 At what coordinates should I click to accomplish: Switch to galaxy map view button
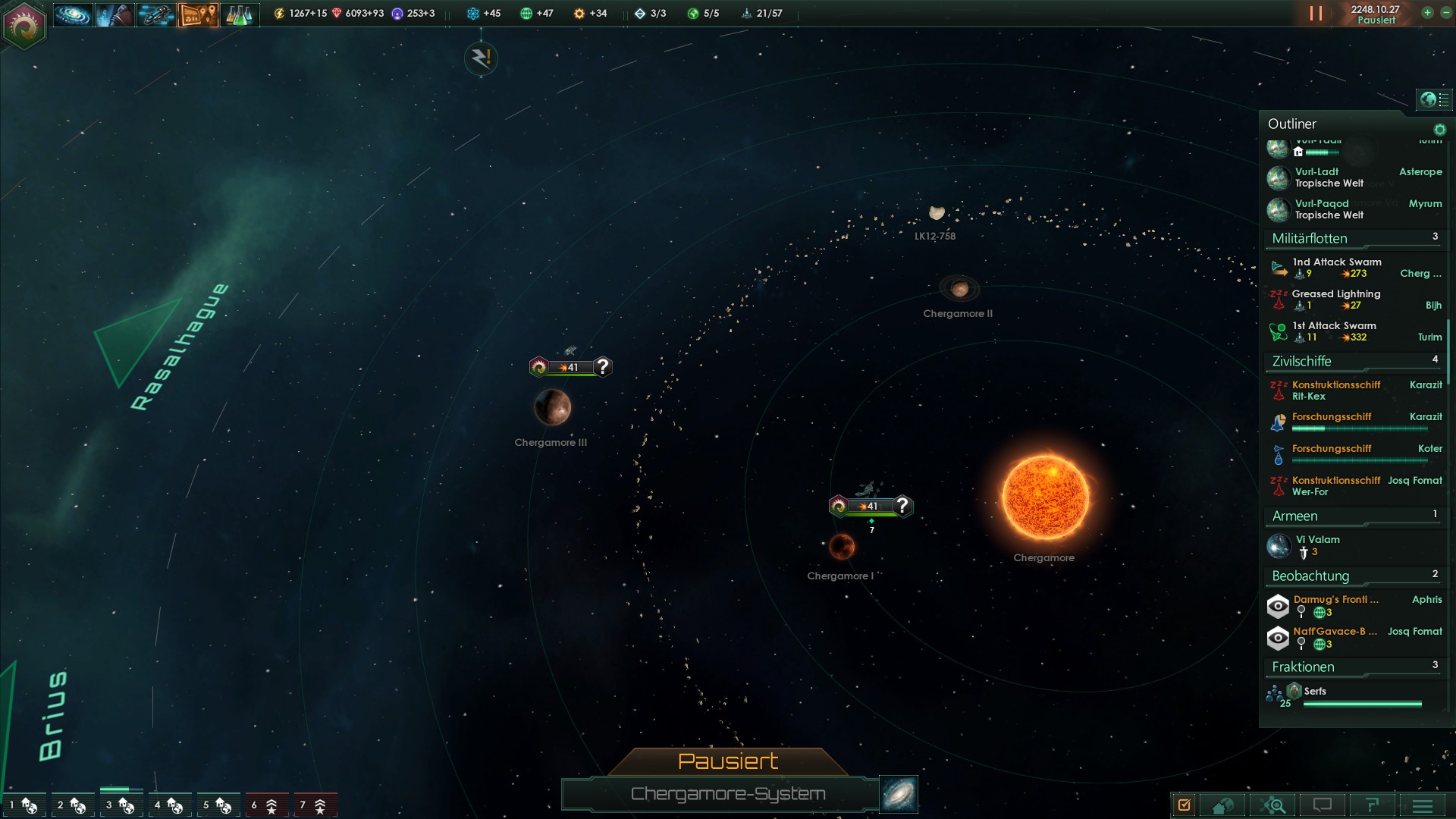point(899,793)
